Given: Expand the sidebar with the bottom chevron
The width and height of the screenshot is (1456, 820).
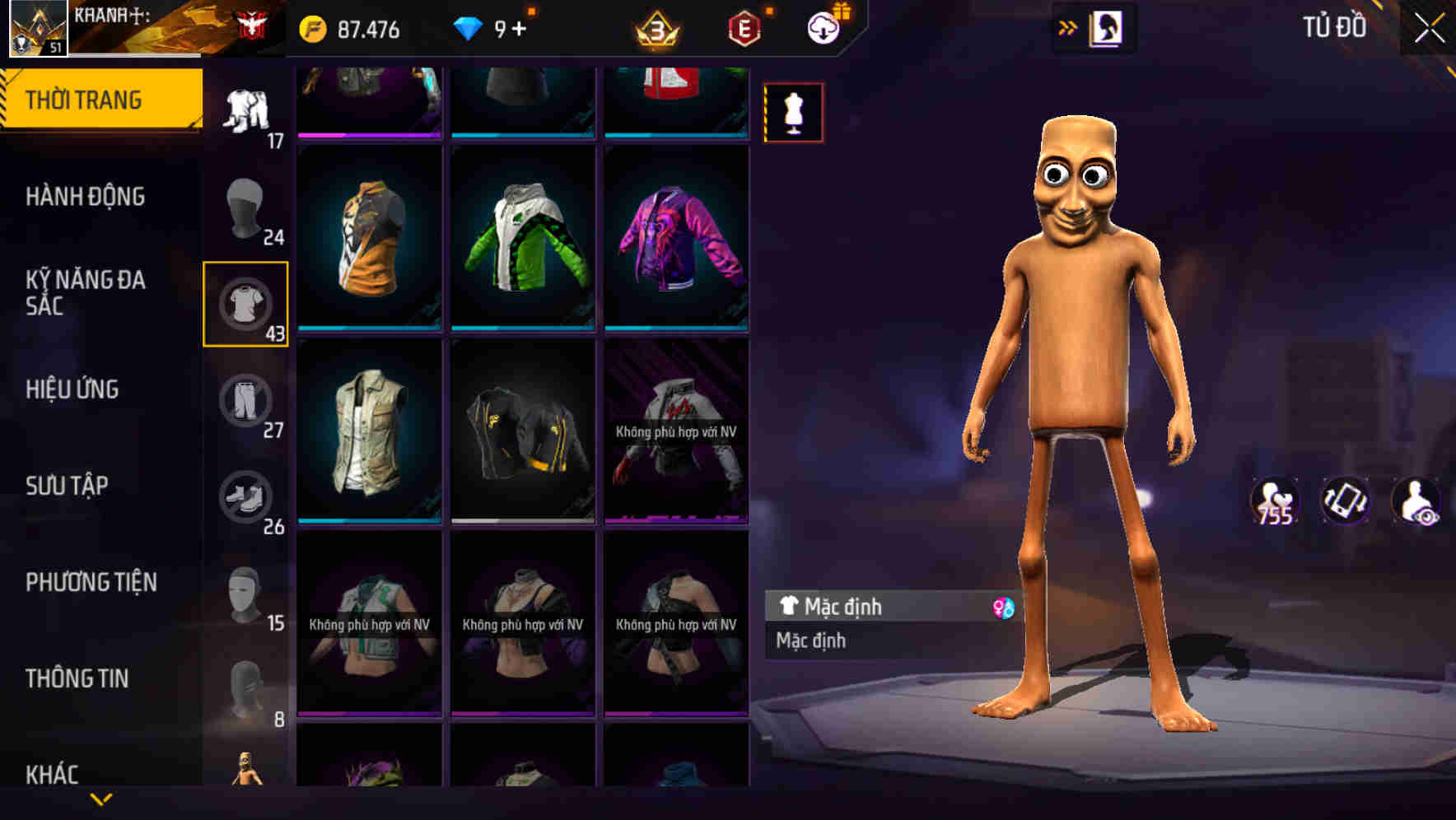Looking at the screenshot, I should tap(101, 799).
